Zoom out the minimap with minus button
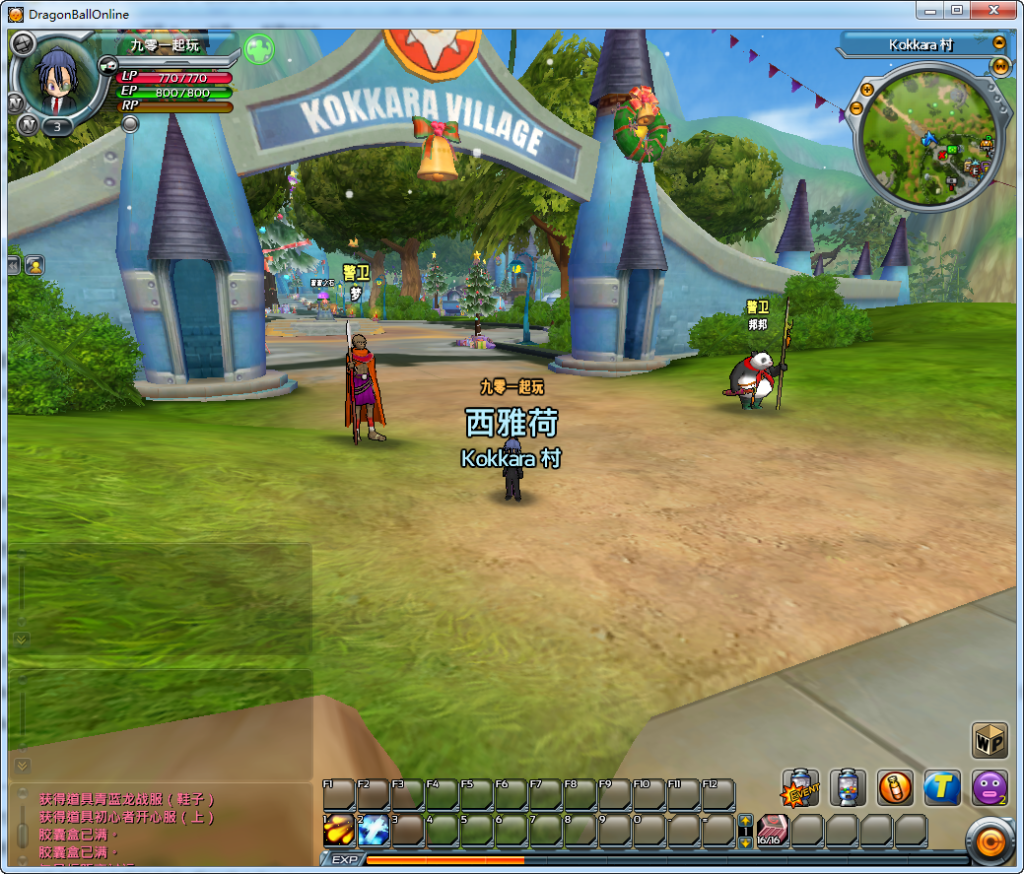The width and height of the screenshot is (1024, 874). pos(856,108)
